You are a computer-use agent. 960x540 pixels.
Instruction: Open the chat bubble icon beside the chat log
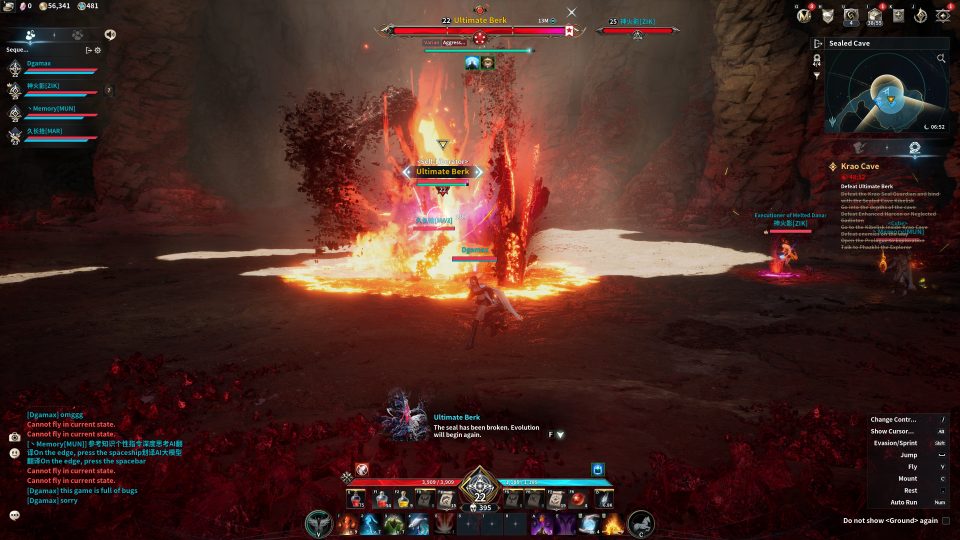(x=15, y=515)
